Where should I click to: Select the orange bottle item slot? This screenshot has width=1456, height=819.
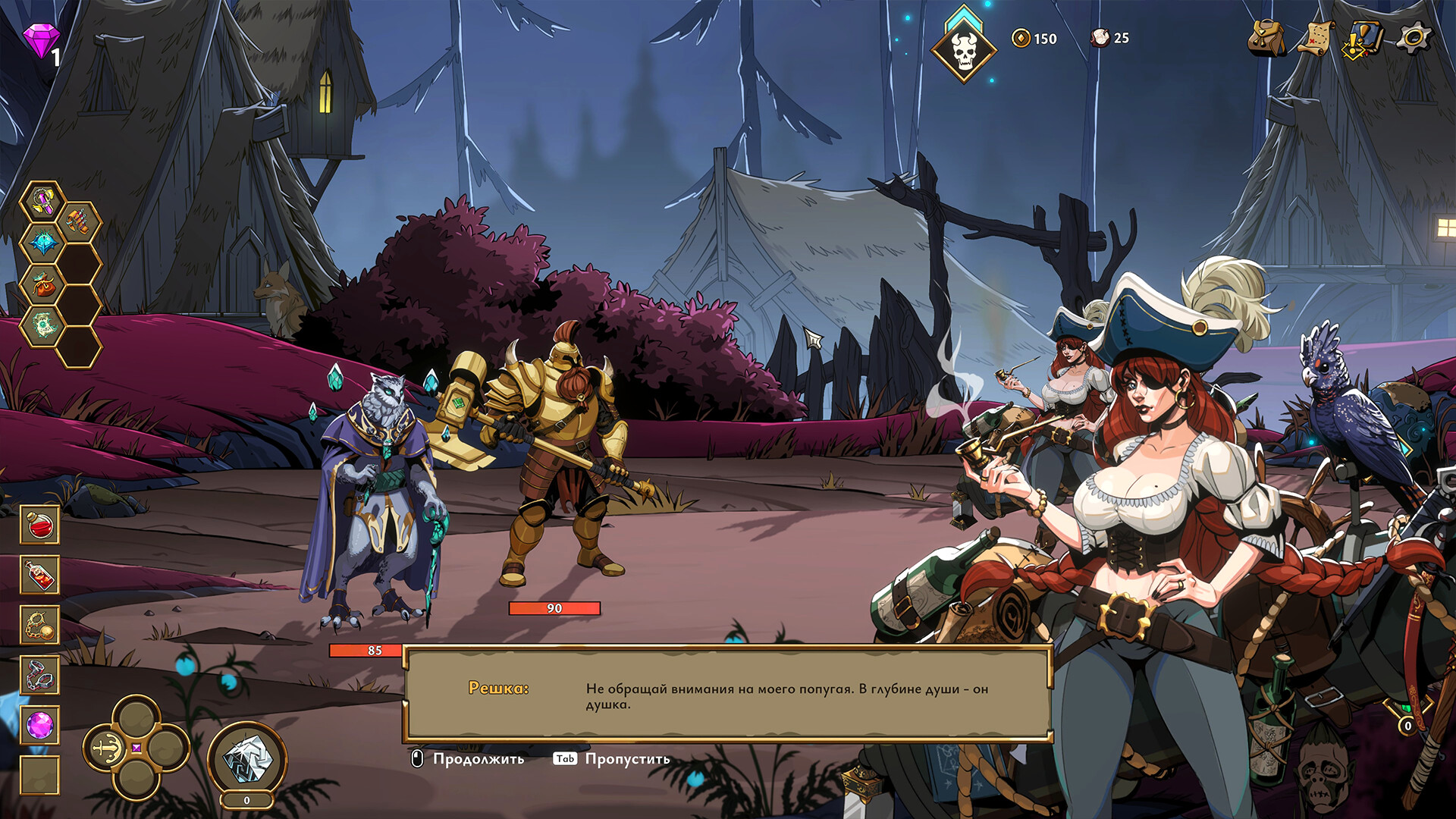tap(39, 575)
